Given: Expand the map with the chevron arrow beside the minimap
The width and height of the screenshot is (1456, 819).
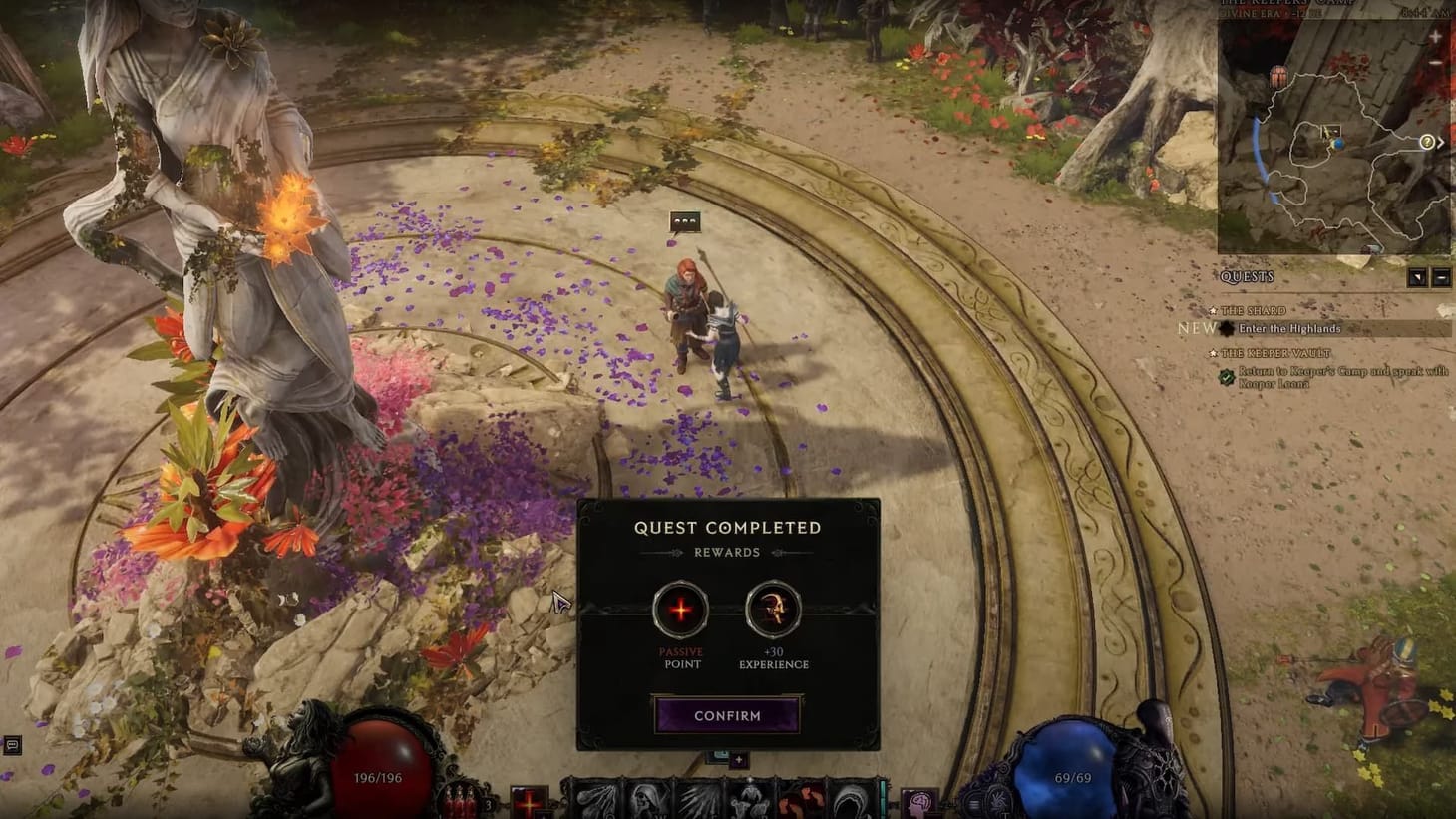Looking at the screenshot, I should point(1442,141).
